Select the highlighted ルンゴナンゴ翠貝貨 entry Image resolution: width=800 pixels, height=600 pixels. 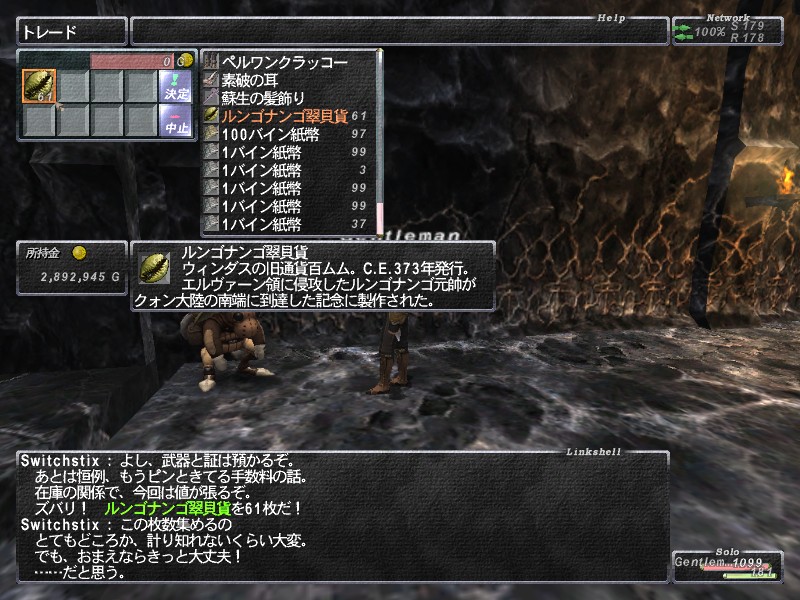(x=285, y=116)
